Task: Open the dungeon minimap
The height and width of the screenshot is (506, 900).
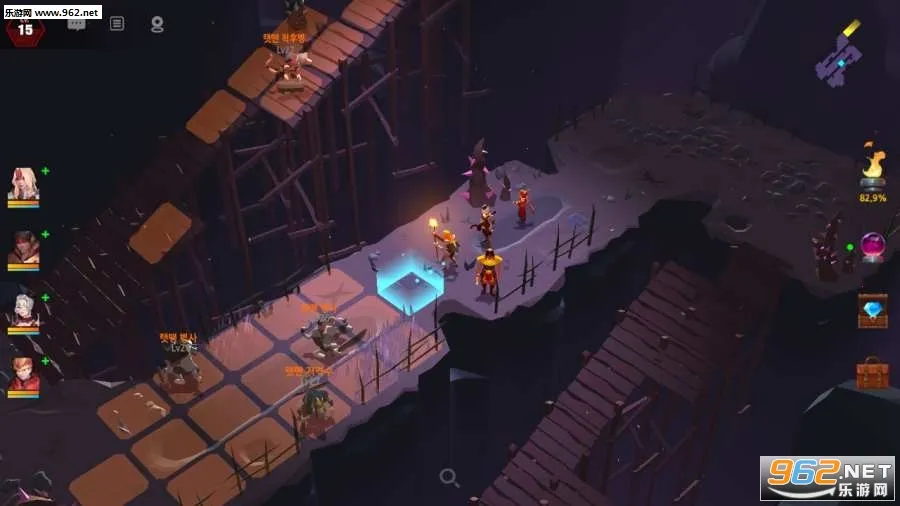Action: 838,55
